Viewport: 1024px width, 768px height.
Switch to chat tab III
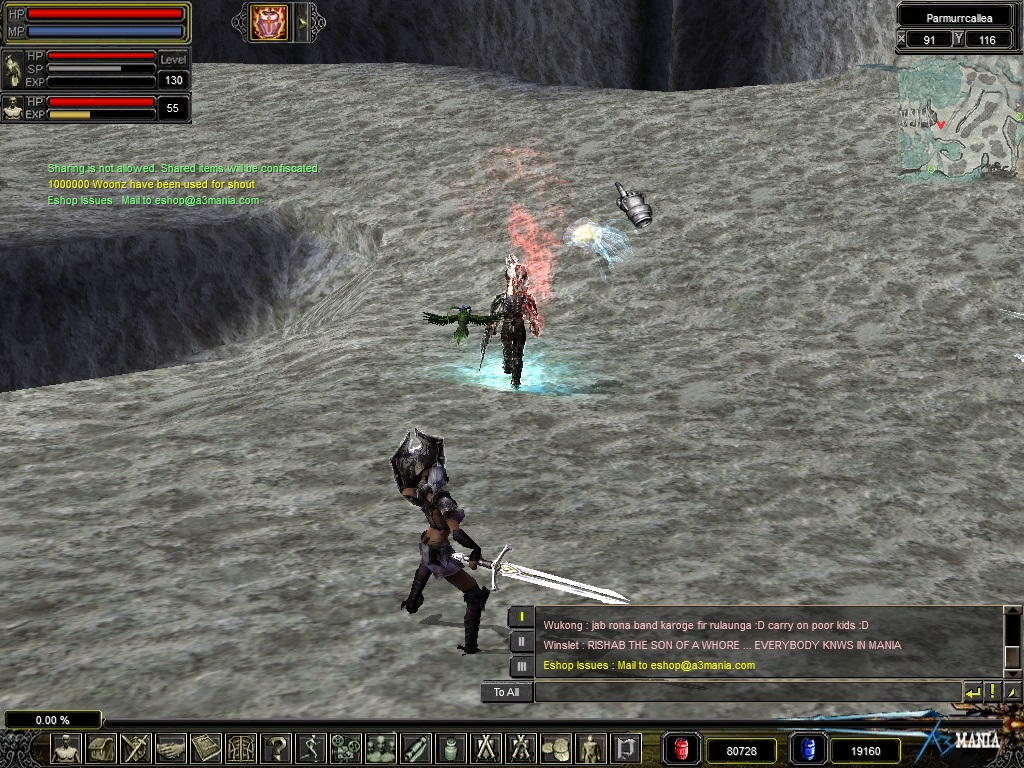click(521, 665)
